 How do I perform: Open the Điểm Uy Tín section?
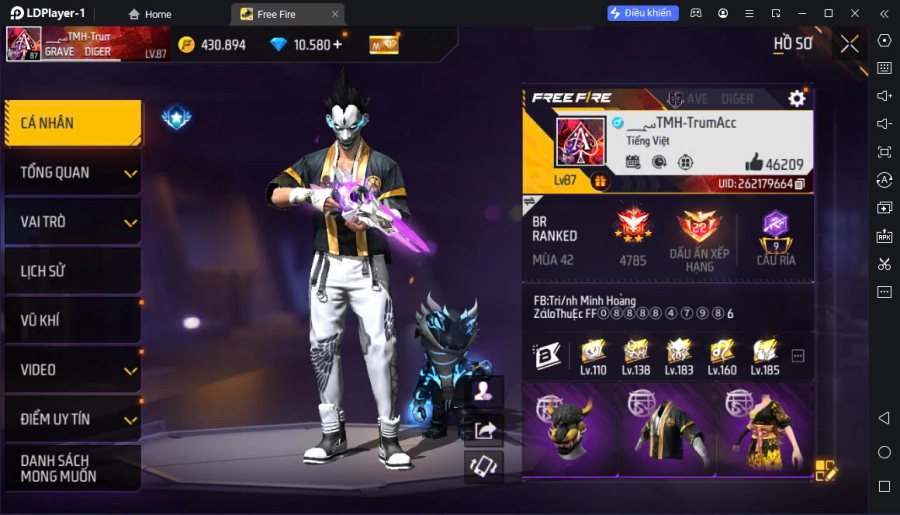[x=72, y=419]
